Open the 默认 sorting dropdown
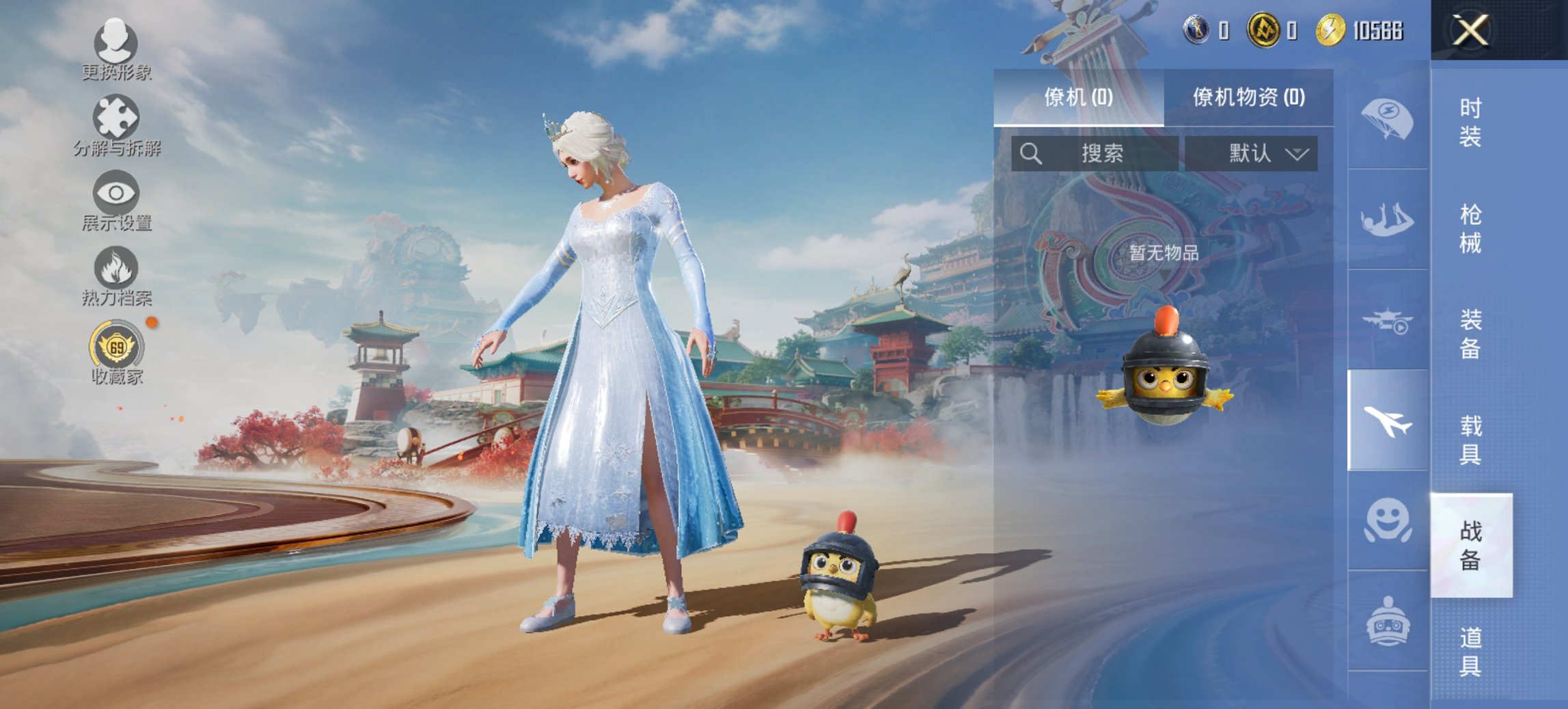The height and width of the screenshot is (709, 1568). point(1256,152)
